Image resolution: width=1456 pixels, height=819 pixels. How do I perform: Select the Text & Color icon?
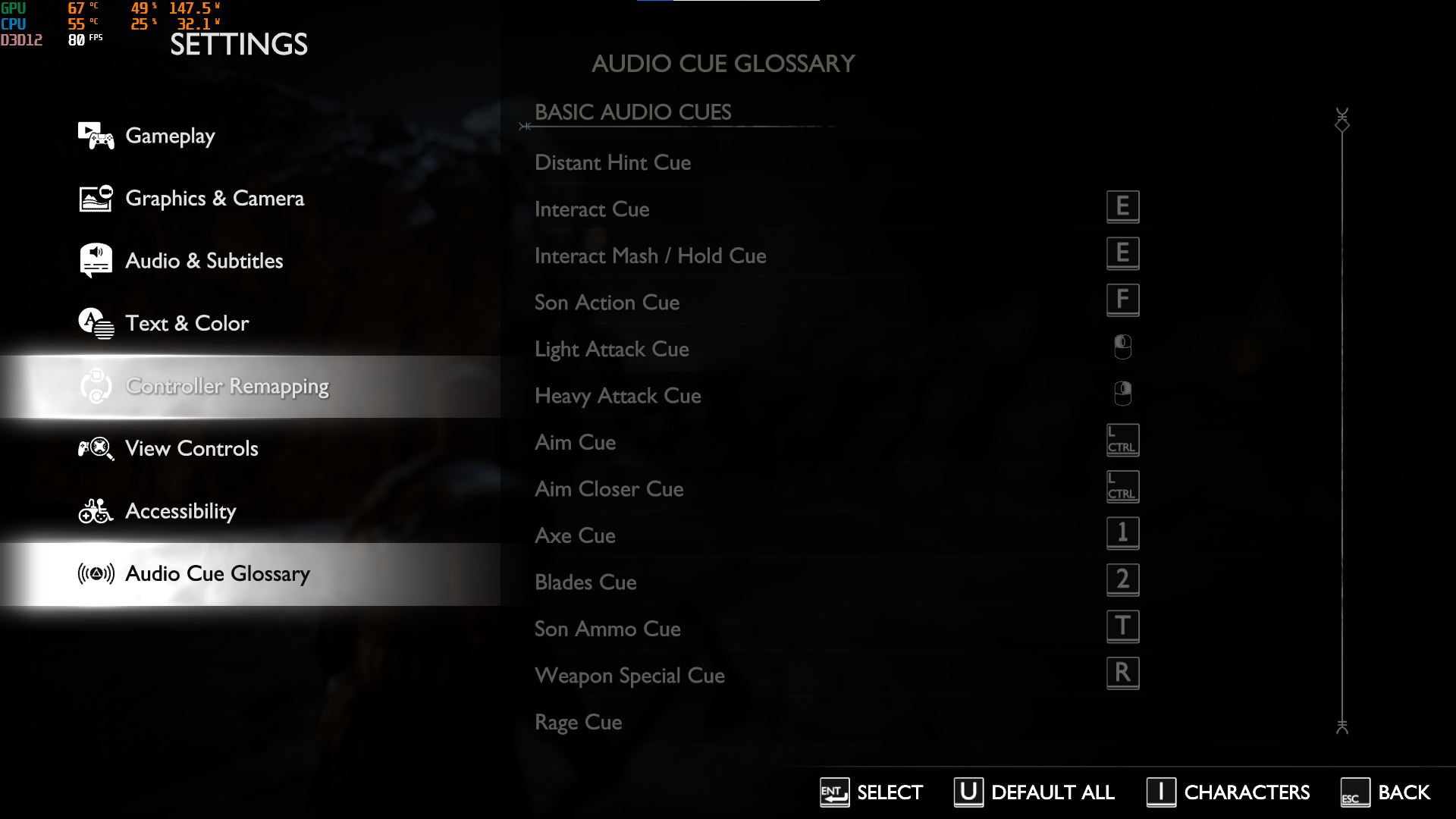(96, 323)
